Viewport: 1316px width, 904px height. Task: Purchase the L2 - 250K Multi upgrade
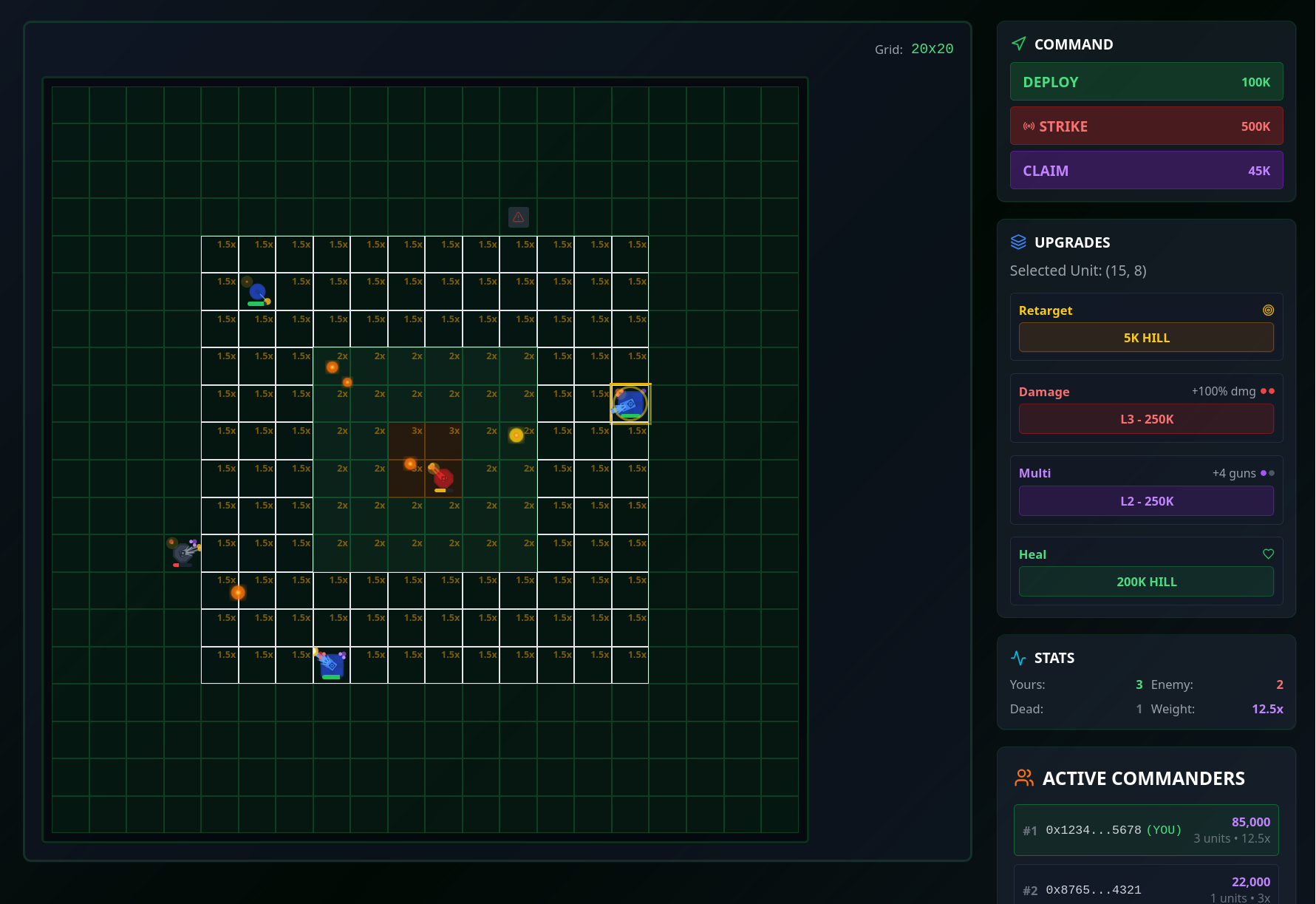click(x=1146, y=501)
